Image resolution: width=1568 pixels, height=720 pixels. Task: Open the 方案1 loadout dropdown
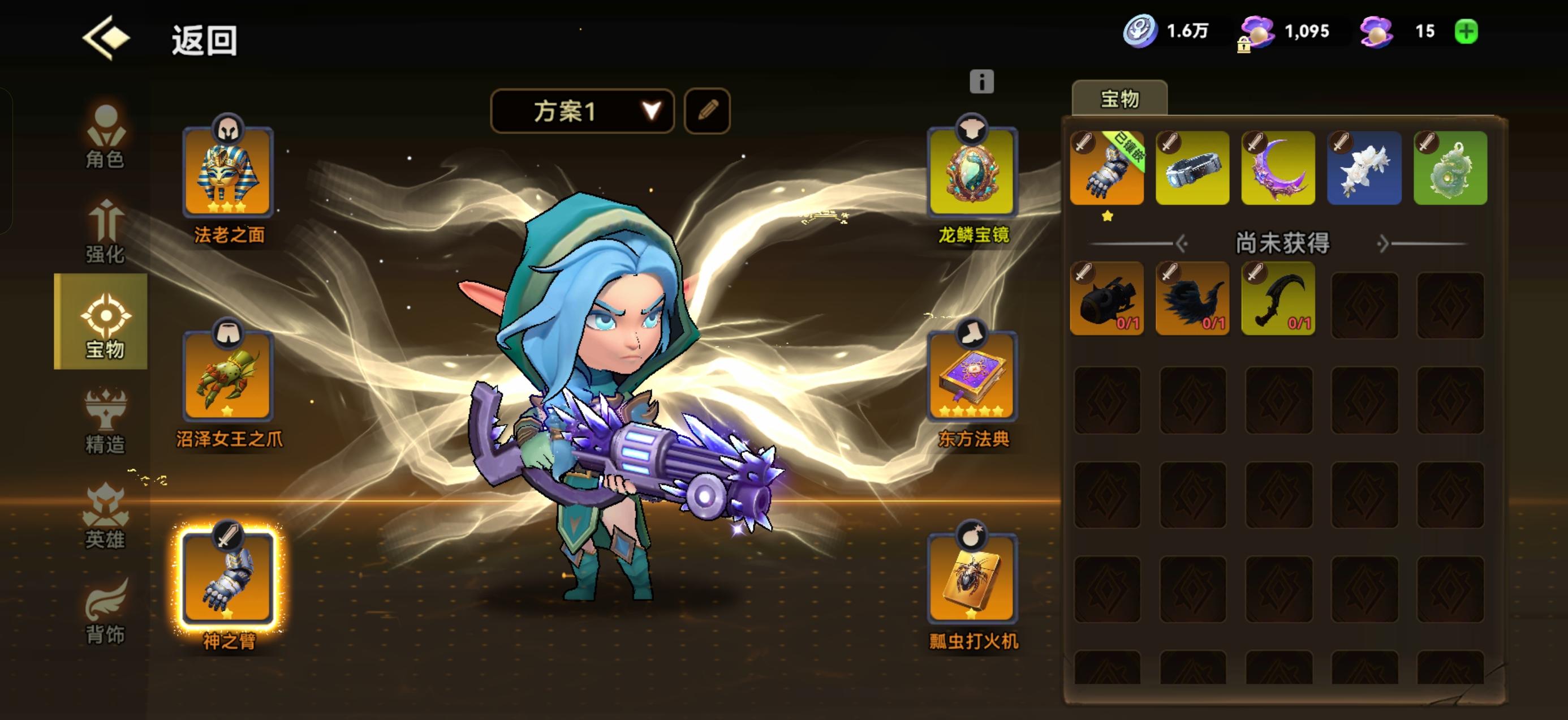pos(581,111)
